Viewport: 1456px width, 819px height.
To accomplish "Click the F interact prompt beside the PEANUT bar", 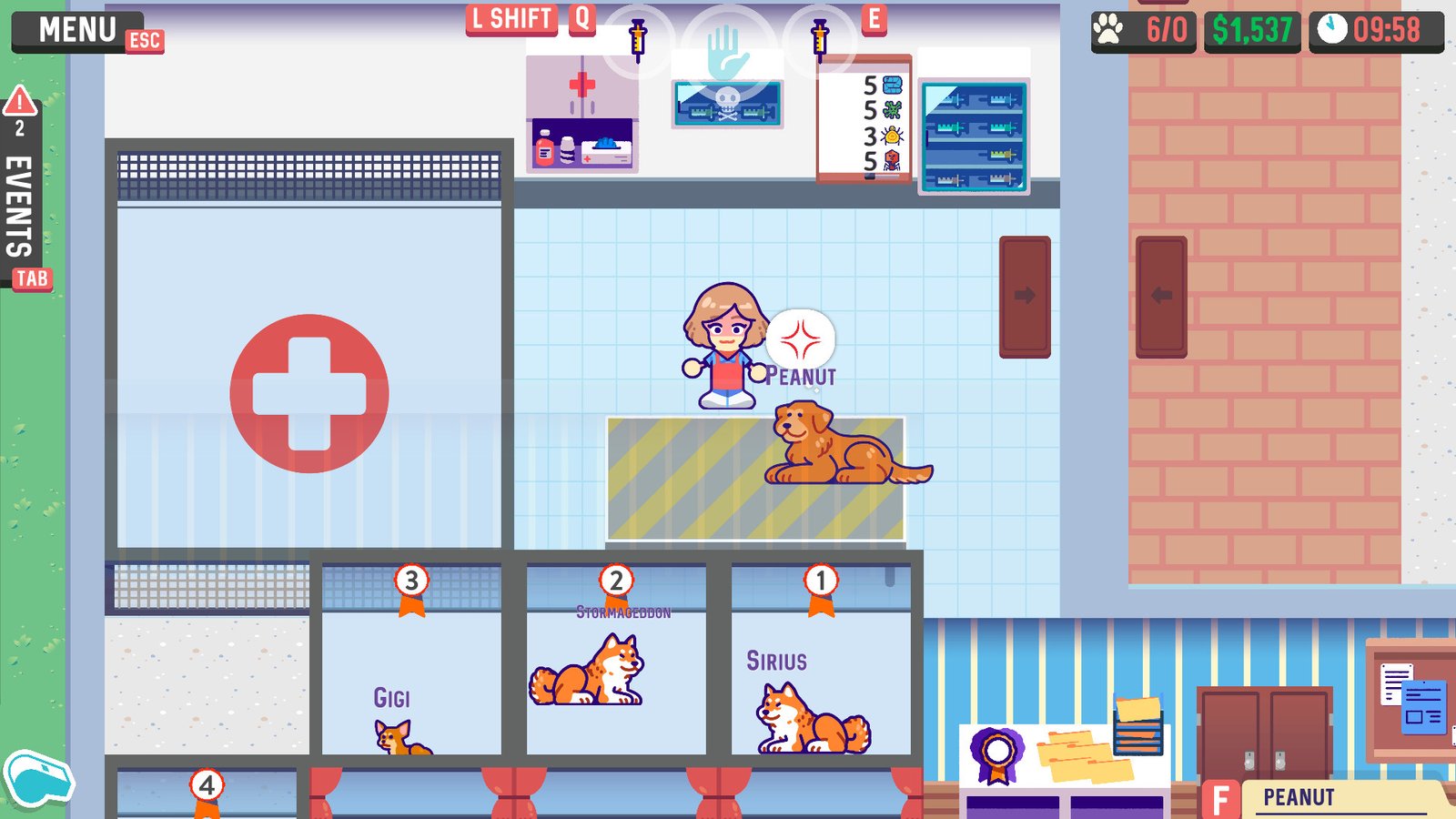I will click(1220, 796).
